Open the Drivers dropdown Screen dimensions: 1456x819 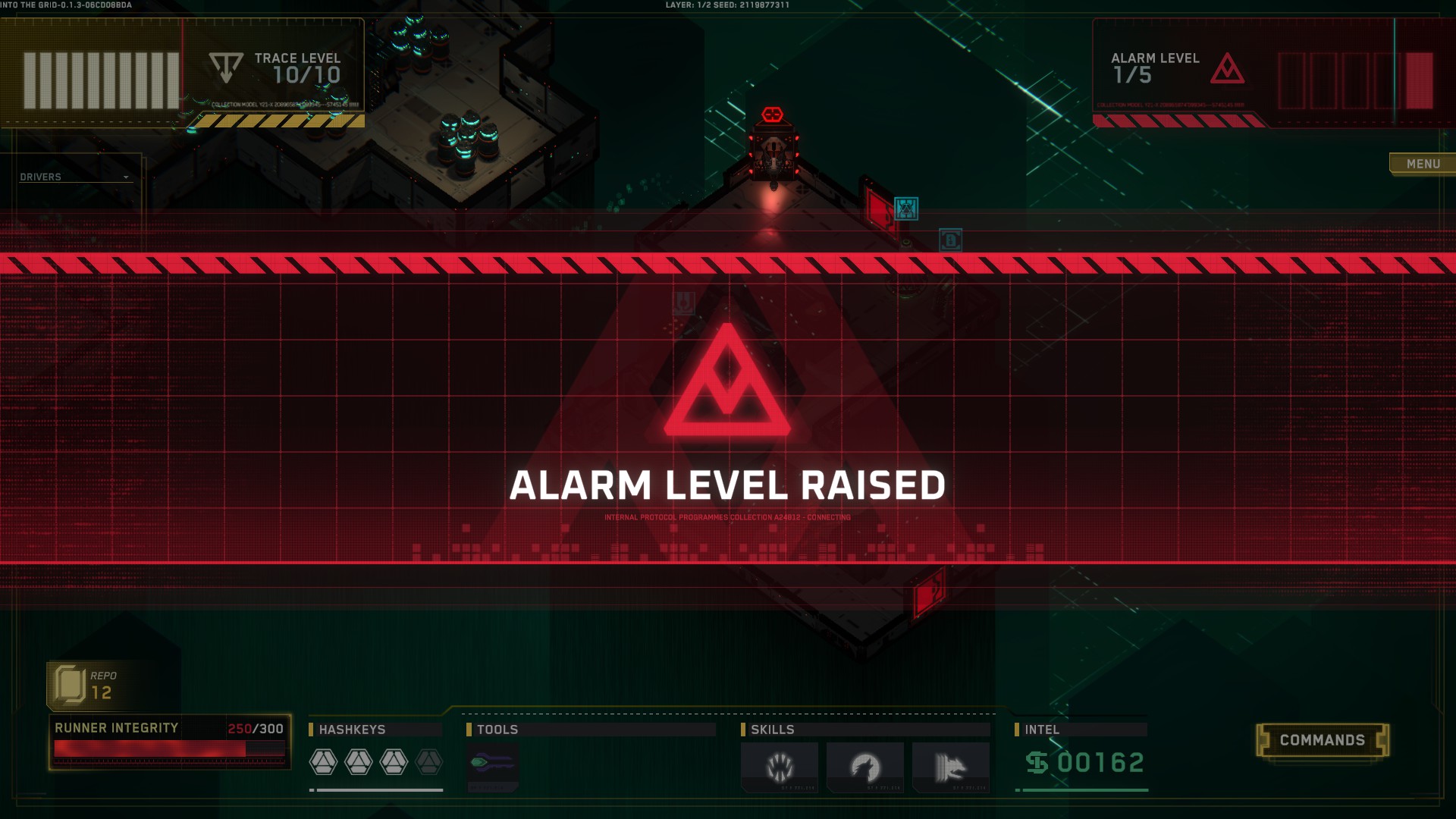(x=75, y=176)
